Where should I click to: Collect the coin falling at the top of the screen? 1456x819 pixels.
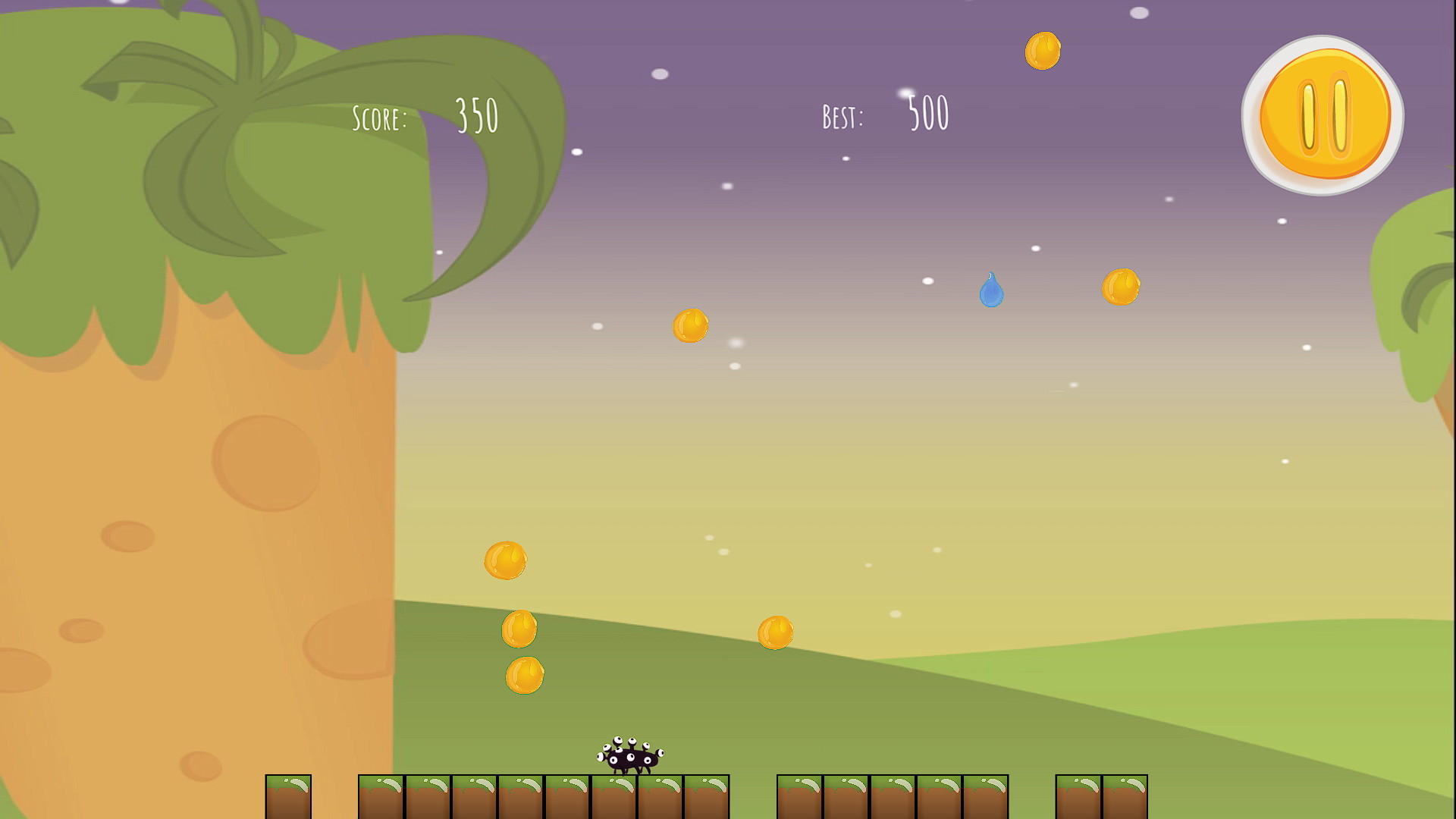point(1042,52)
